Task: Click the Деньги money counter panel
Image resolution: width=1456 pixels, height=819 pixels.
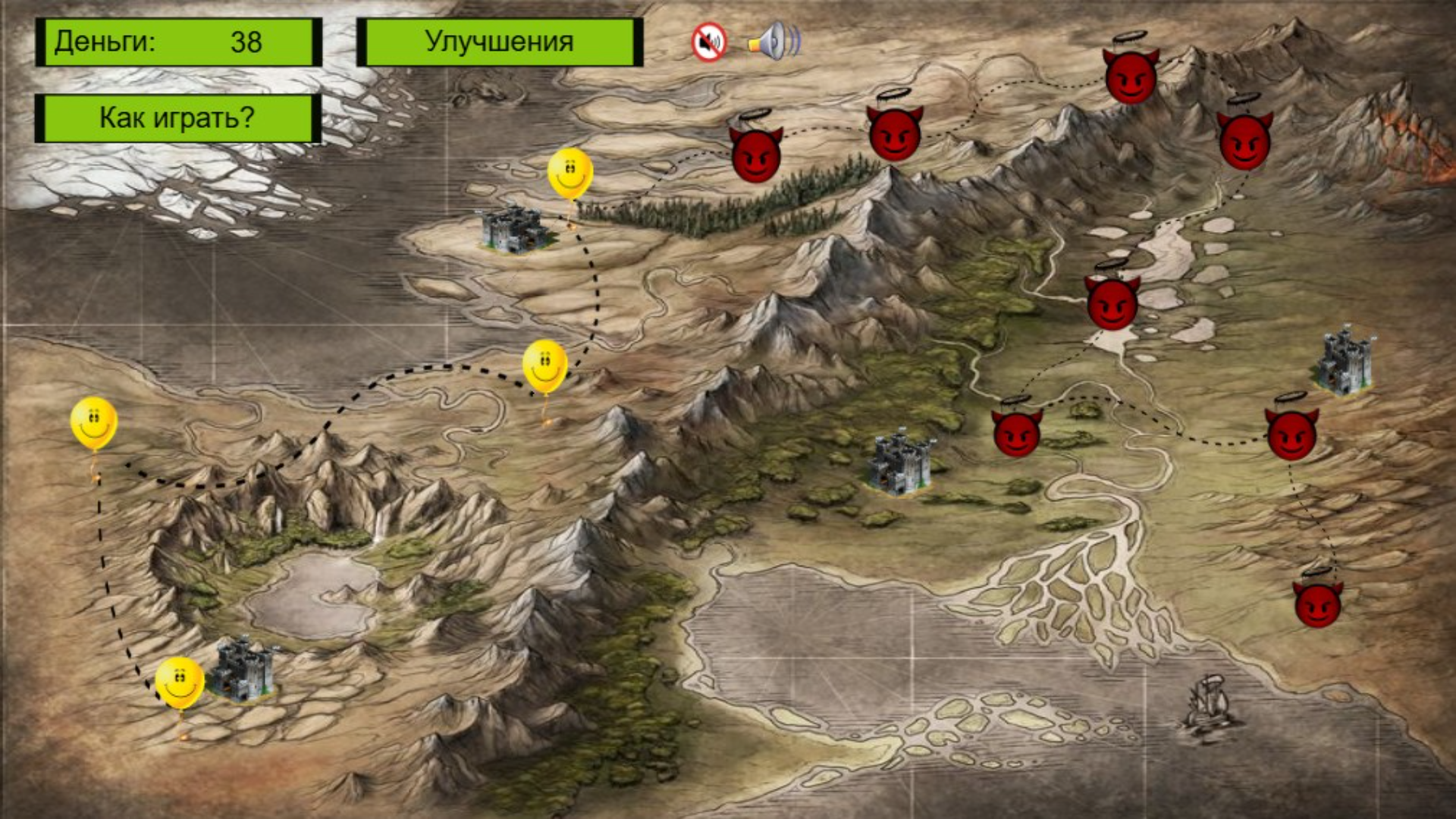Action: [x=178, y=44]
